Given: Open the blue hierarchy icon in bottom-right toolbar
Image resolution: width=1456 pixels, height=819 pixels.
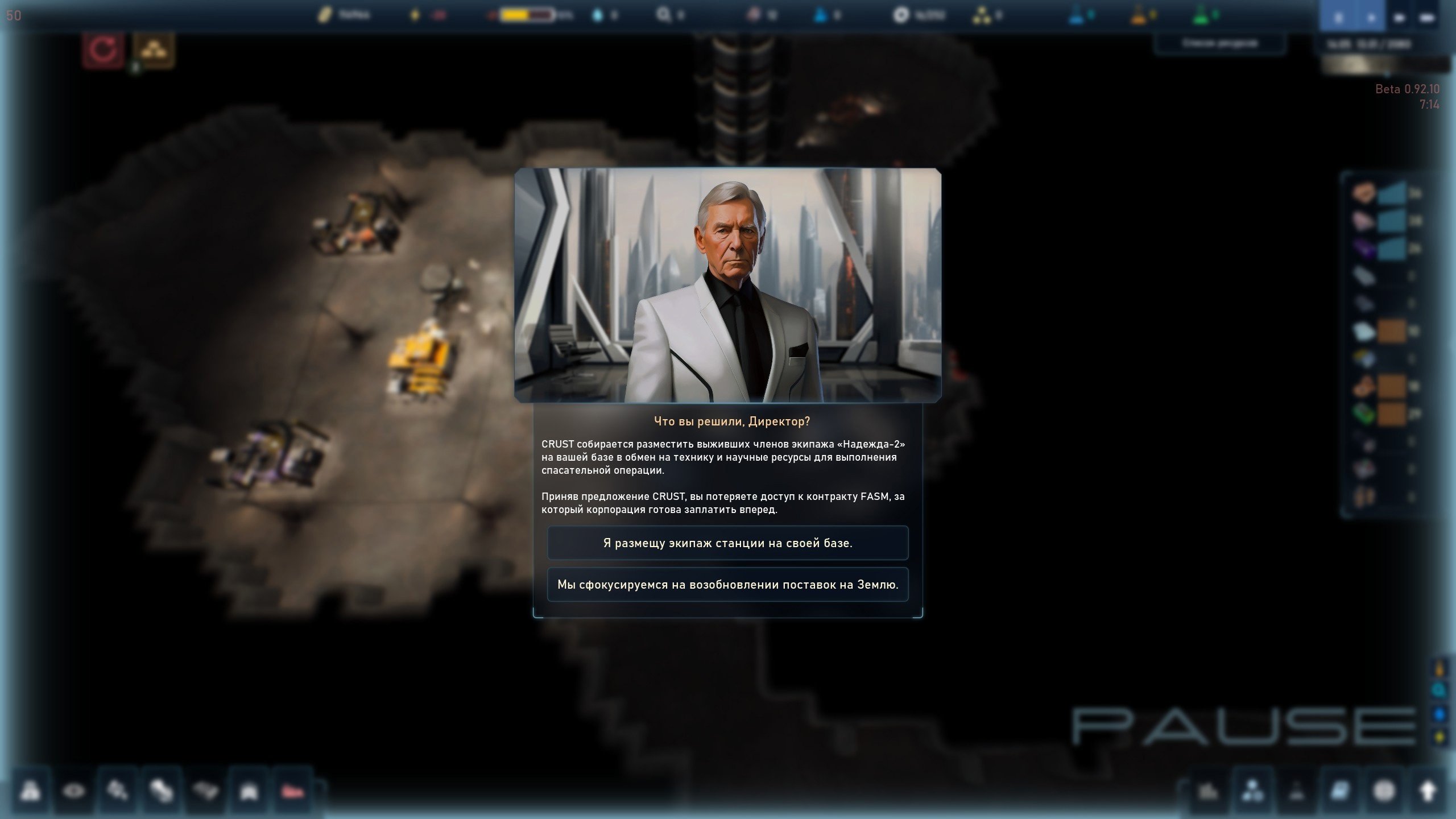Looking at the screenshot, I should point(1254,791).
